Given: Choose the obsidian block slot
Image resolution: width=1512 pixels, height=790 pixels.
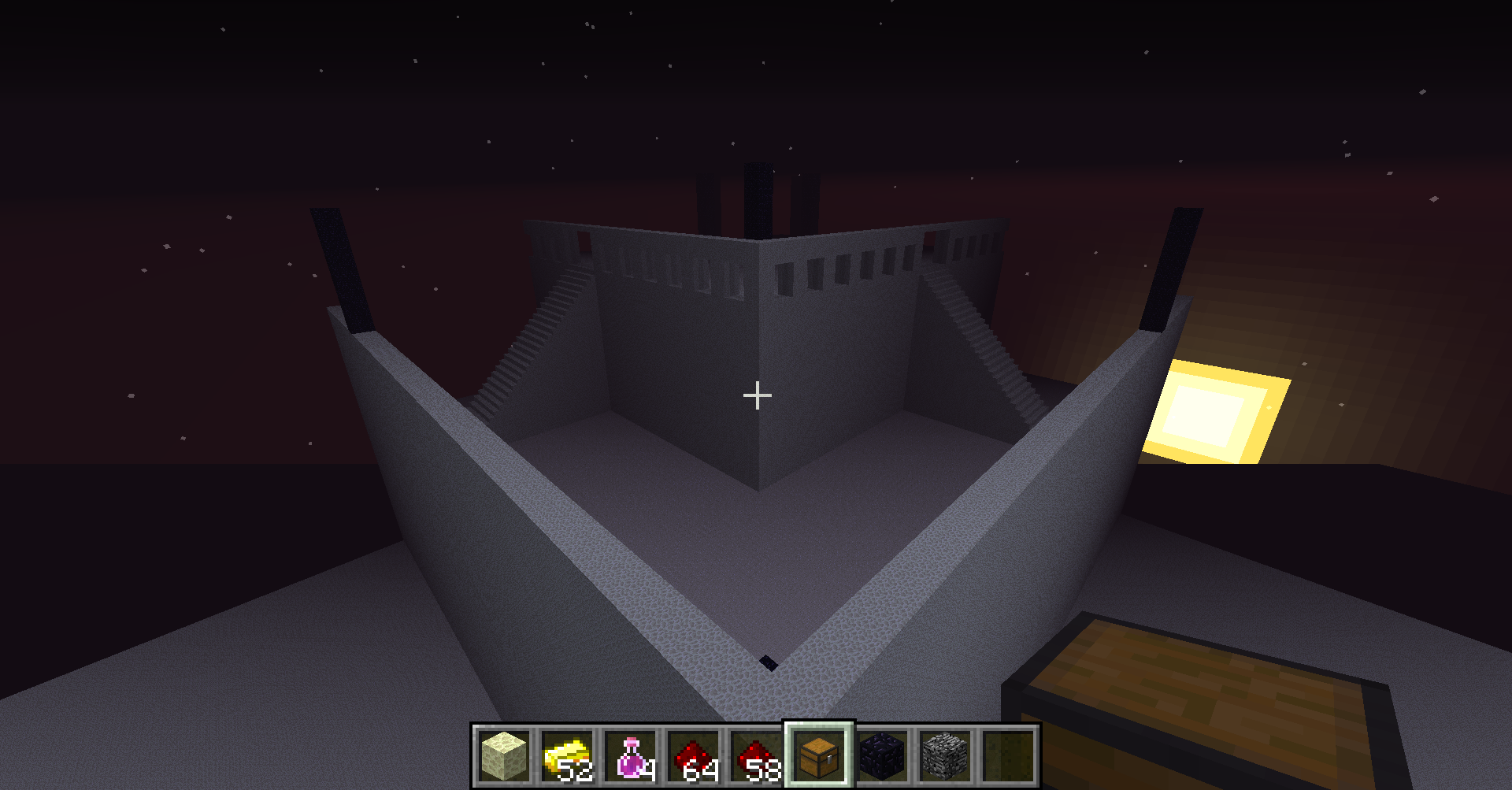Looking at the screenshot, I should point(882,755).
